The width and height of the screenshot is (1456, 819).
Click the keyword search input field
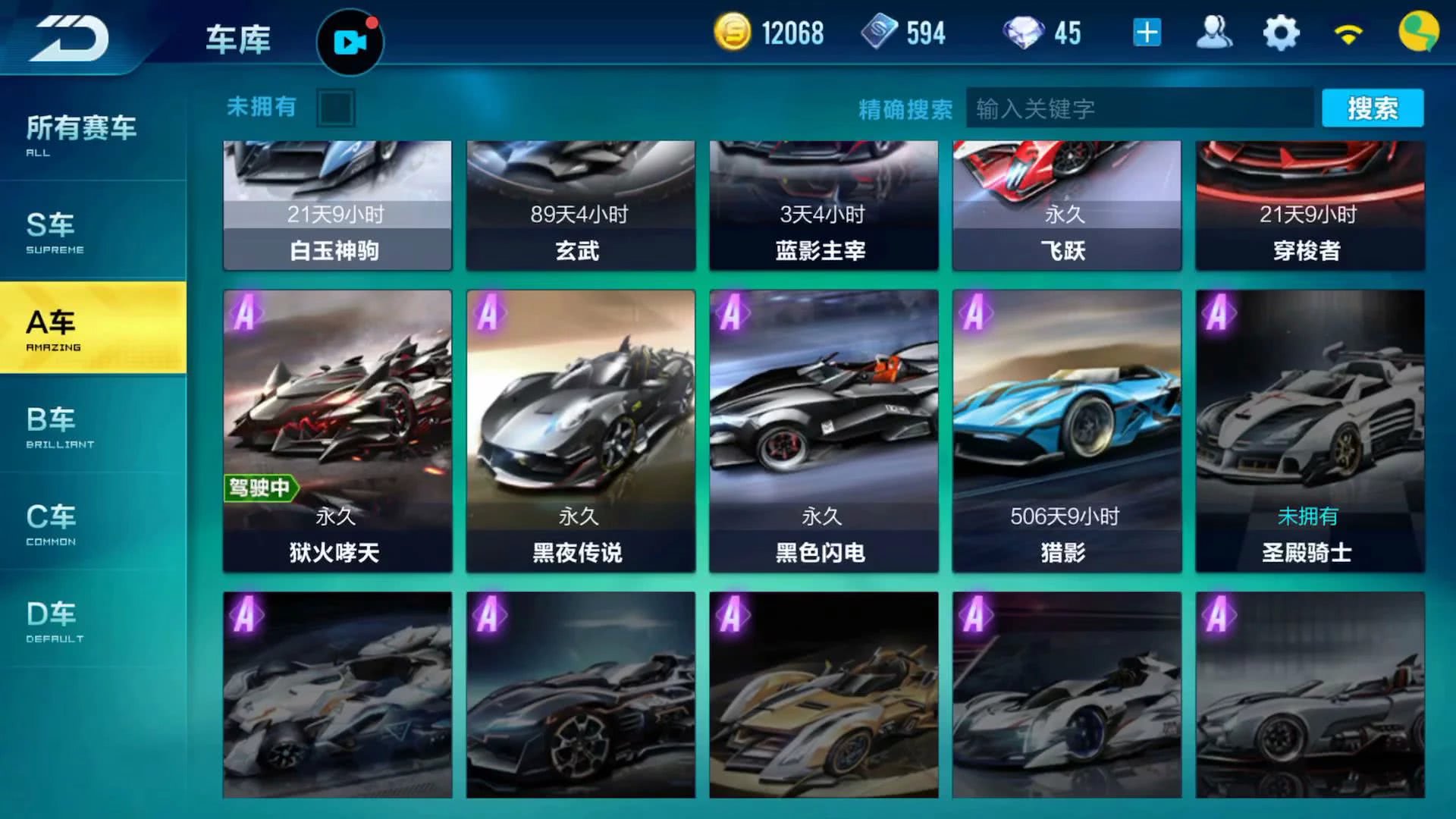1137,108
